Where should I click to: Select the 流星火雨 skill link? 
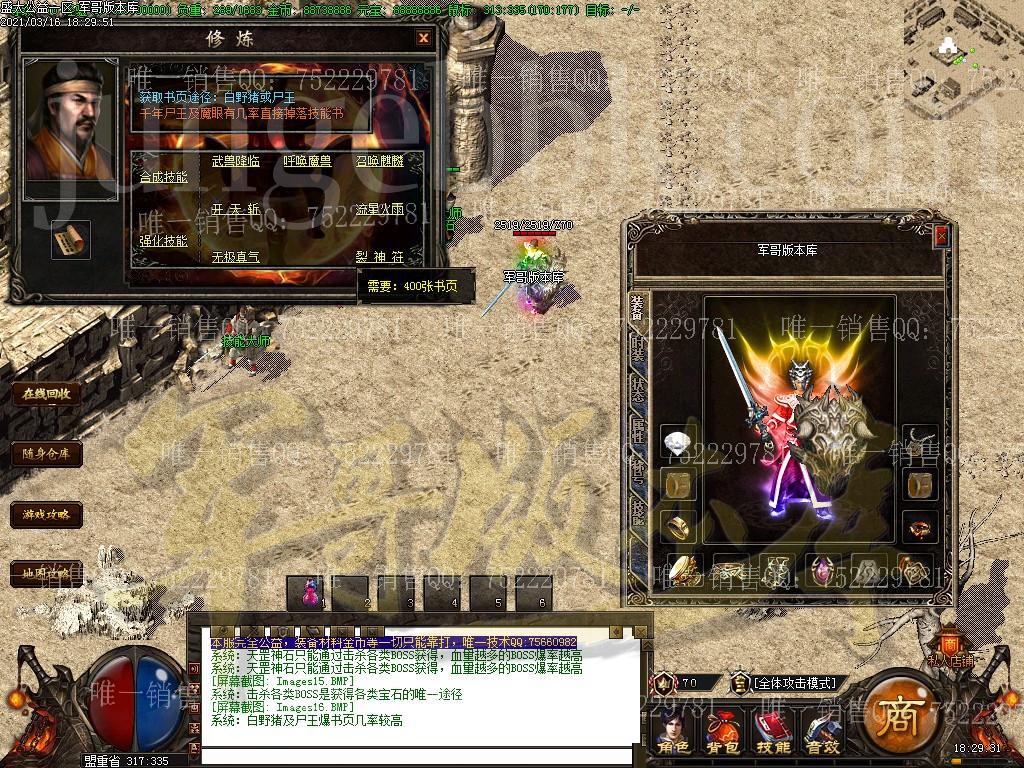[x=380, y=210]
